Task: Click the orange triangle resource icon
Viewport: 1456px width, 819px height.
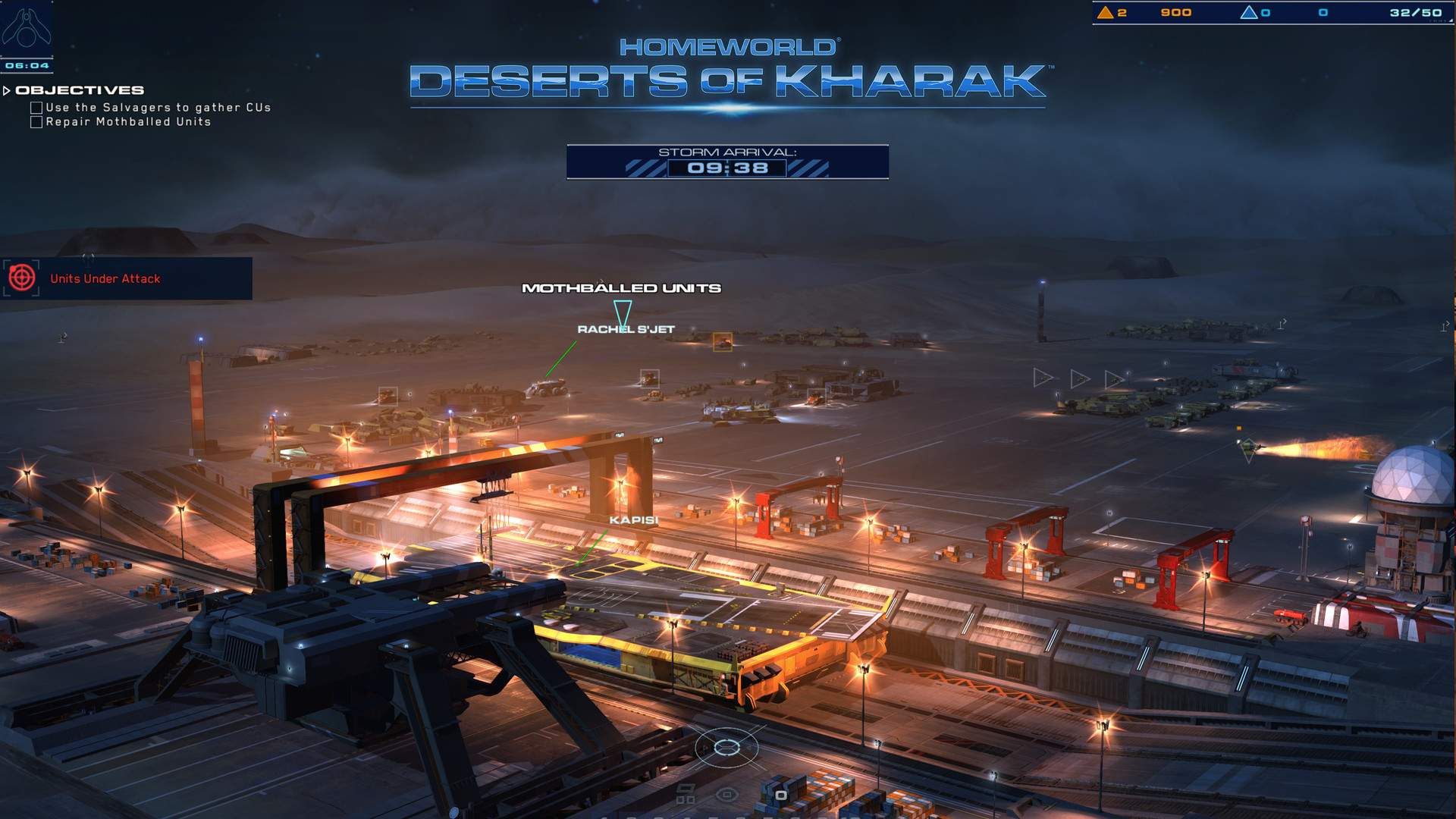Action: [x=1104, y=12]
